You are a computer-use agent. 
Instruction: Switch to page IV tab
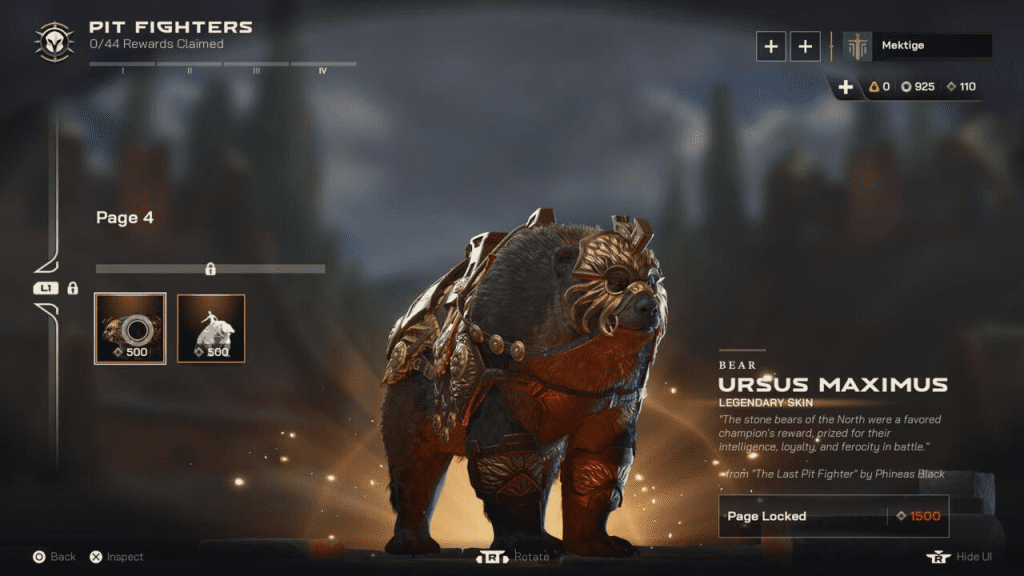click(323, 67)
